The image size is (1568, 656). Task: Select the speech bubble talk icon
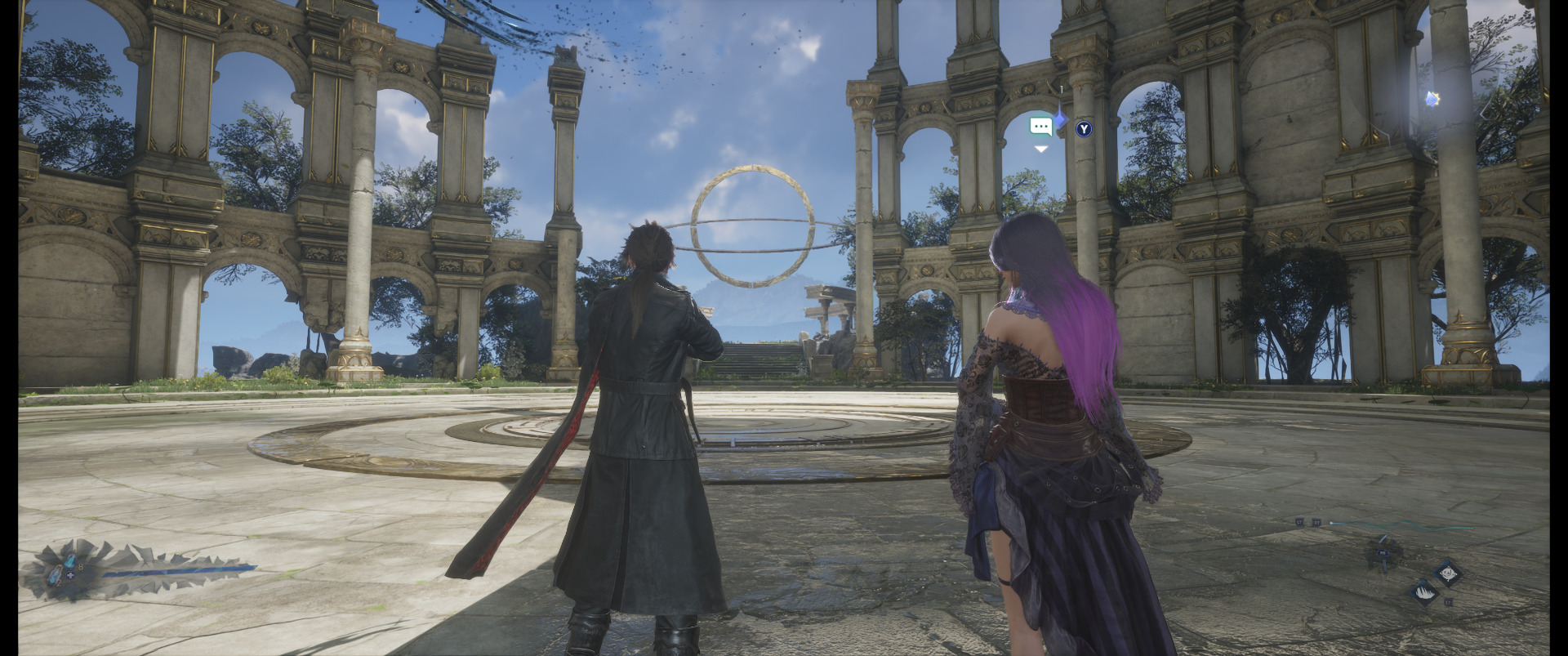tap(1040, 127)
